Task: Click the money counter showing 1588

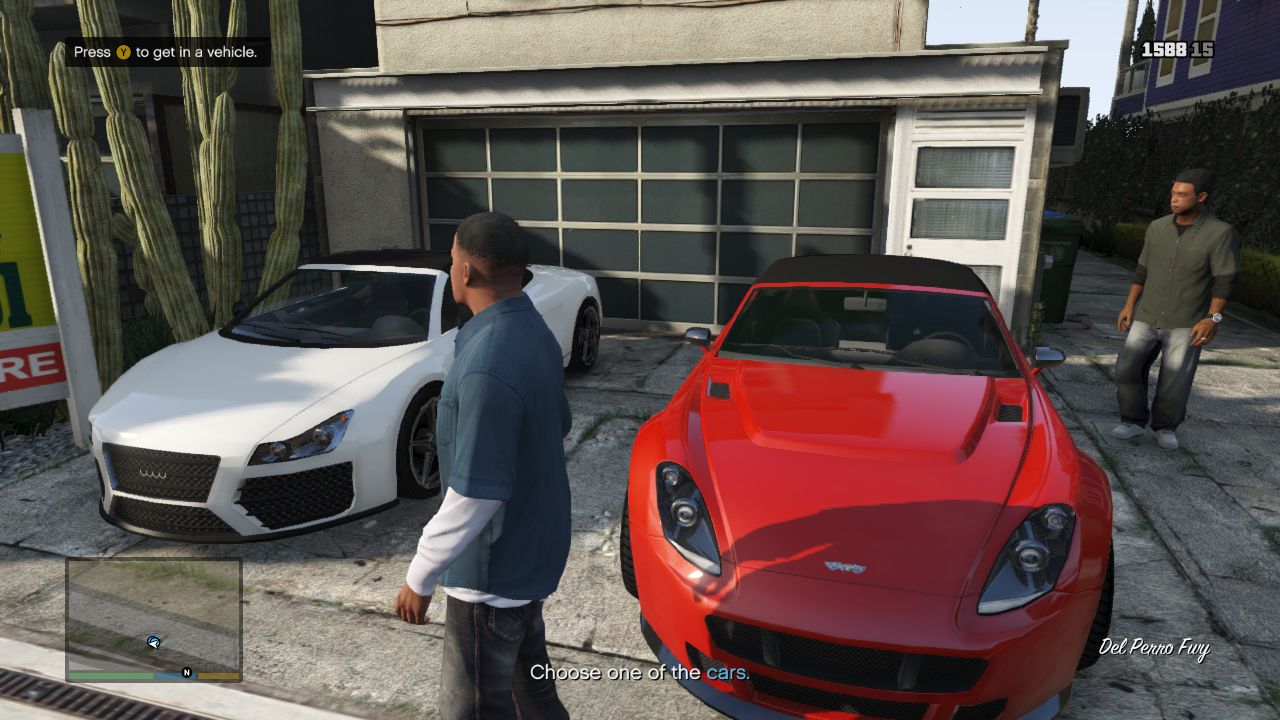Action: pyautogui.click(x=1163, y=49)
